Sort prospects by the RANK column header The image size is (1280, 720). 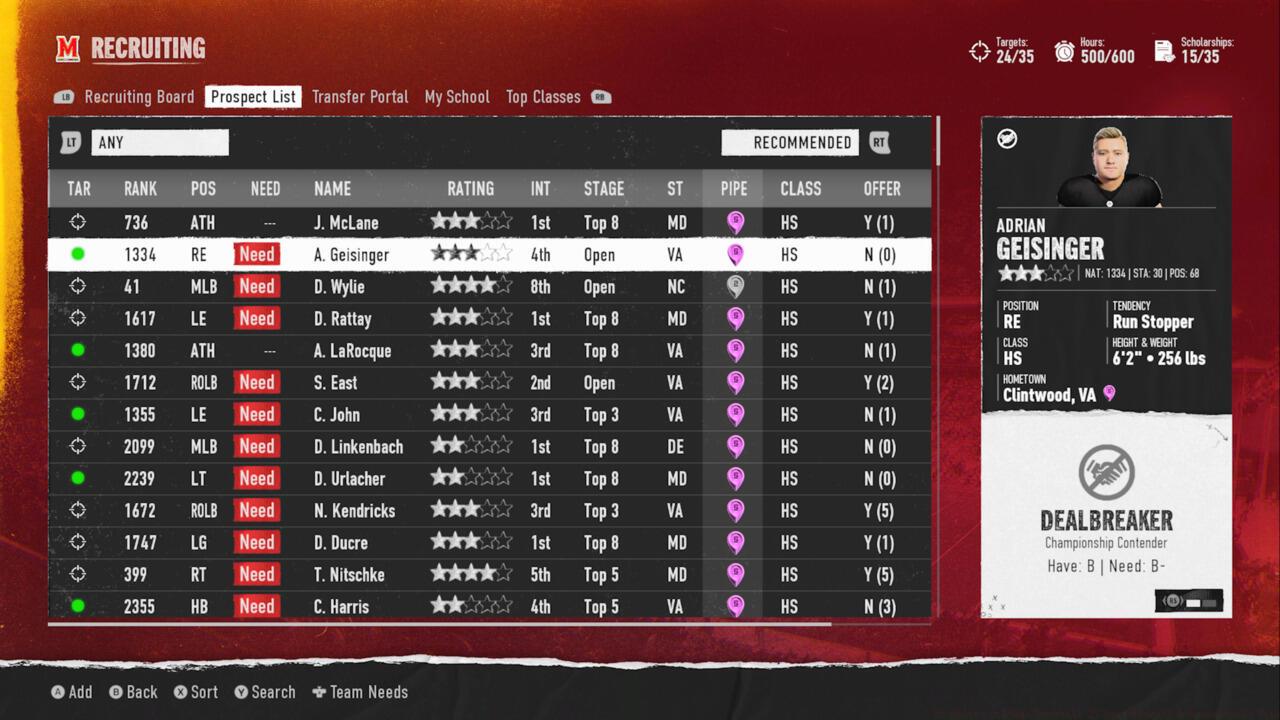(140, 188)
